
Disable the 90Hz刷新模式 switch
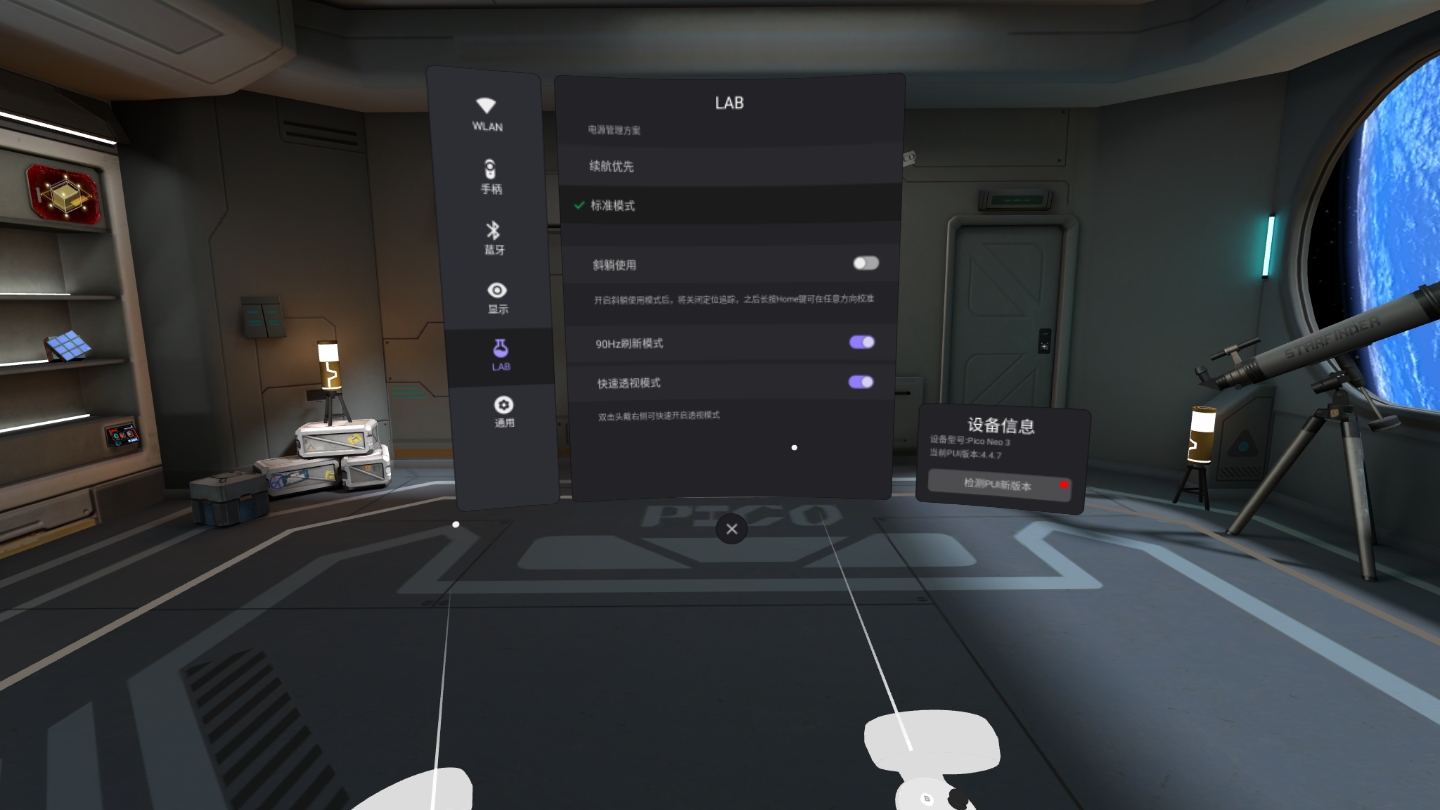(861, 342)
